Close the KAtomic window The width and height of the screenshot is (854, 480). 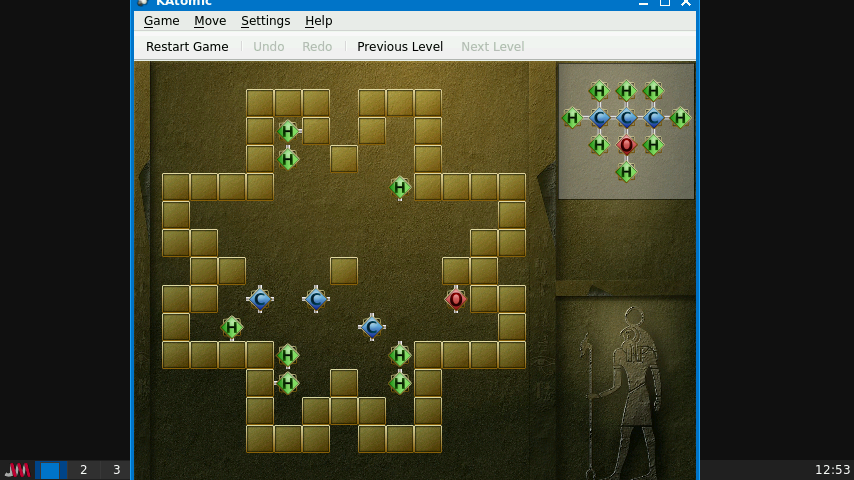pos(685,3)
